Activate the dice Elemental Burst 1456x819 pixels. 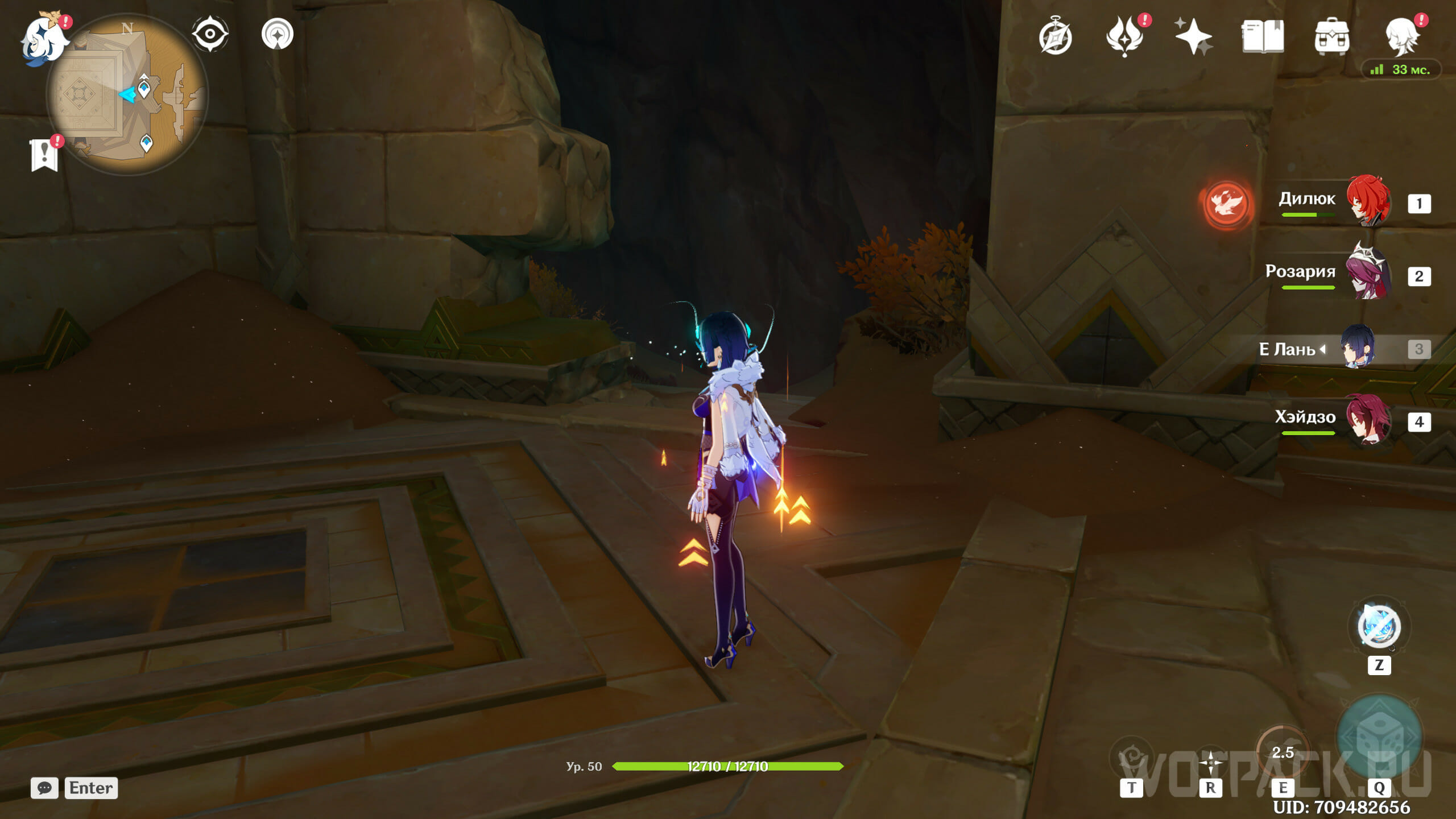1379,737
